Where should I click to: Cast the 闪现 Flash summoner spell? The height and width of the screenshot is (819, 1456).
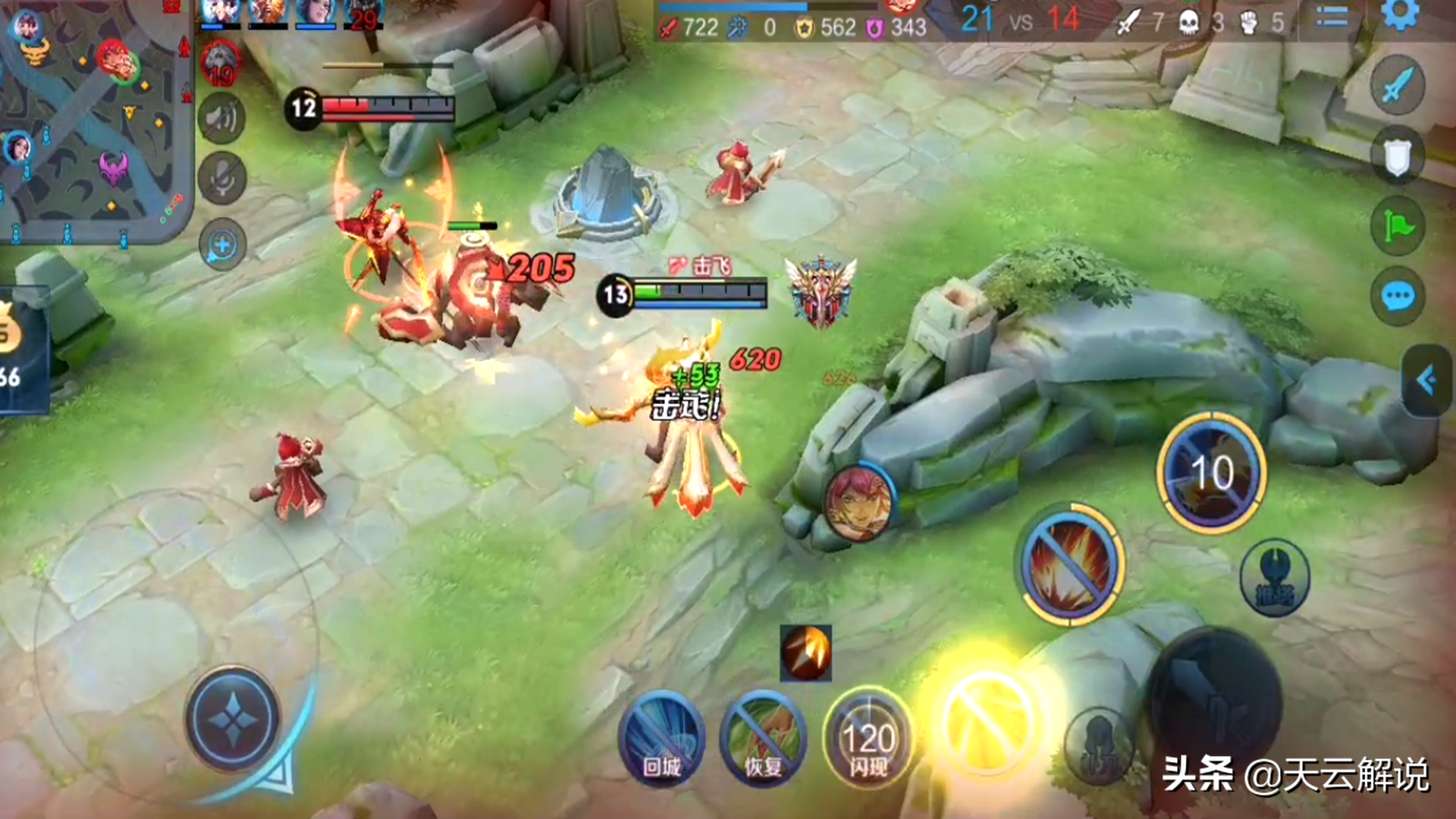point(868,738)
